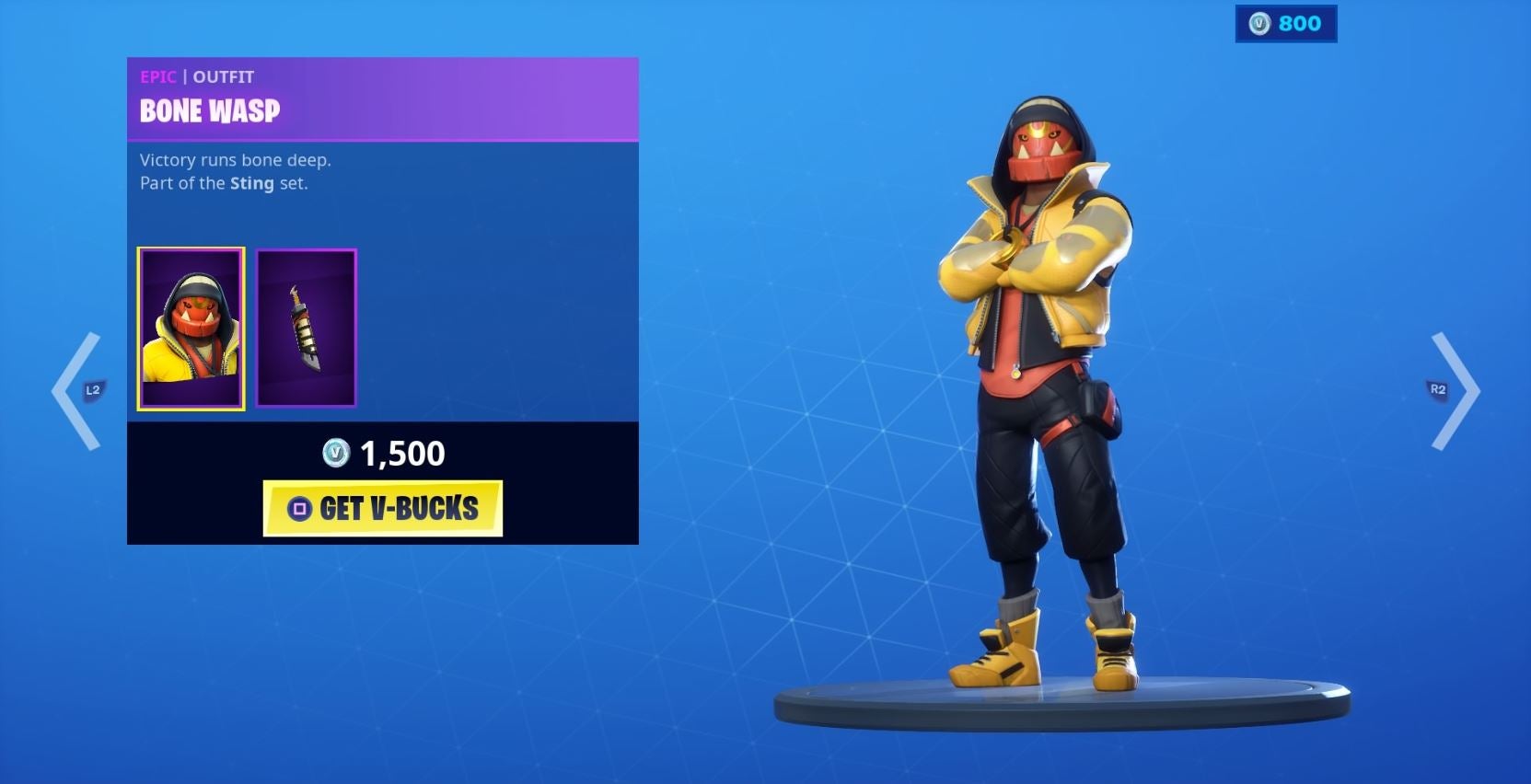Toggle selection of the pickaxe preview card

[307, 327]
